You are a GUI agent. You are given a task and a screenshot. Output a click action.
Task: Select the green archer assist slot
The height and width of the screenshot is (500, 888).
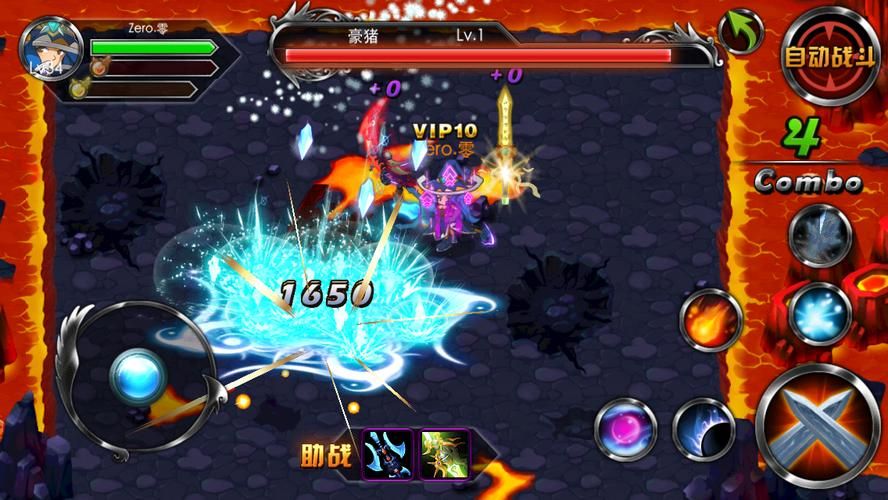point(444,453)
